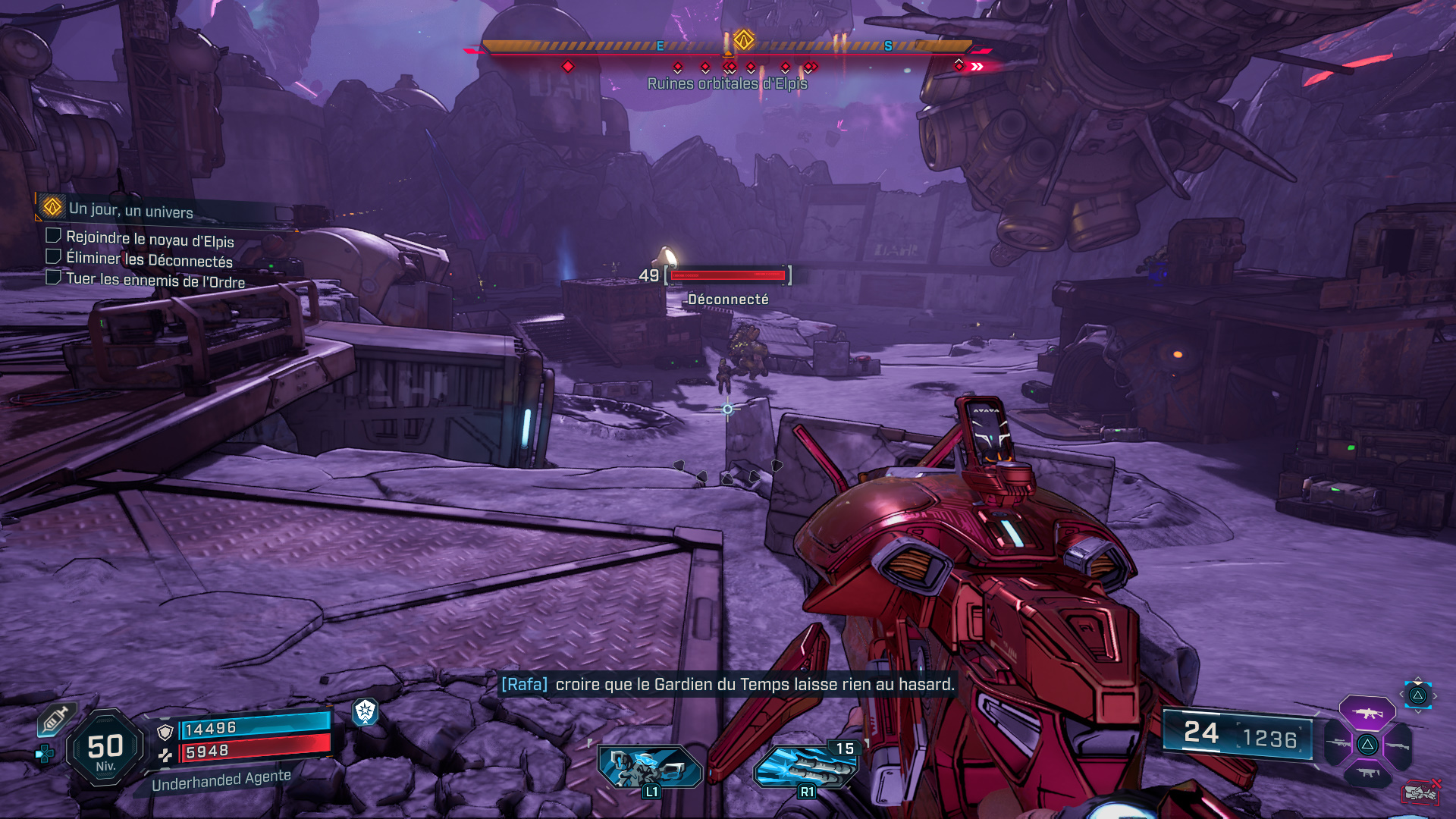
Task: Tick the 'Tuer les ennemis de l'Ordre' objective box
Action: point(53,278)
